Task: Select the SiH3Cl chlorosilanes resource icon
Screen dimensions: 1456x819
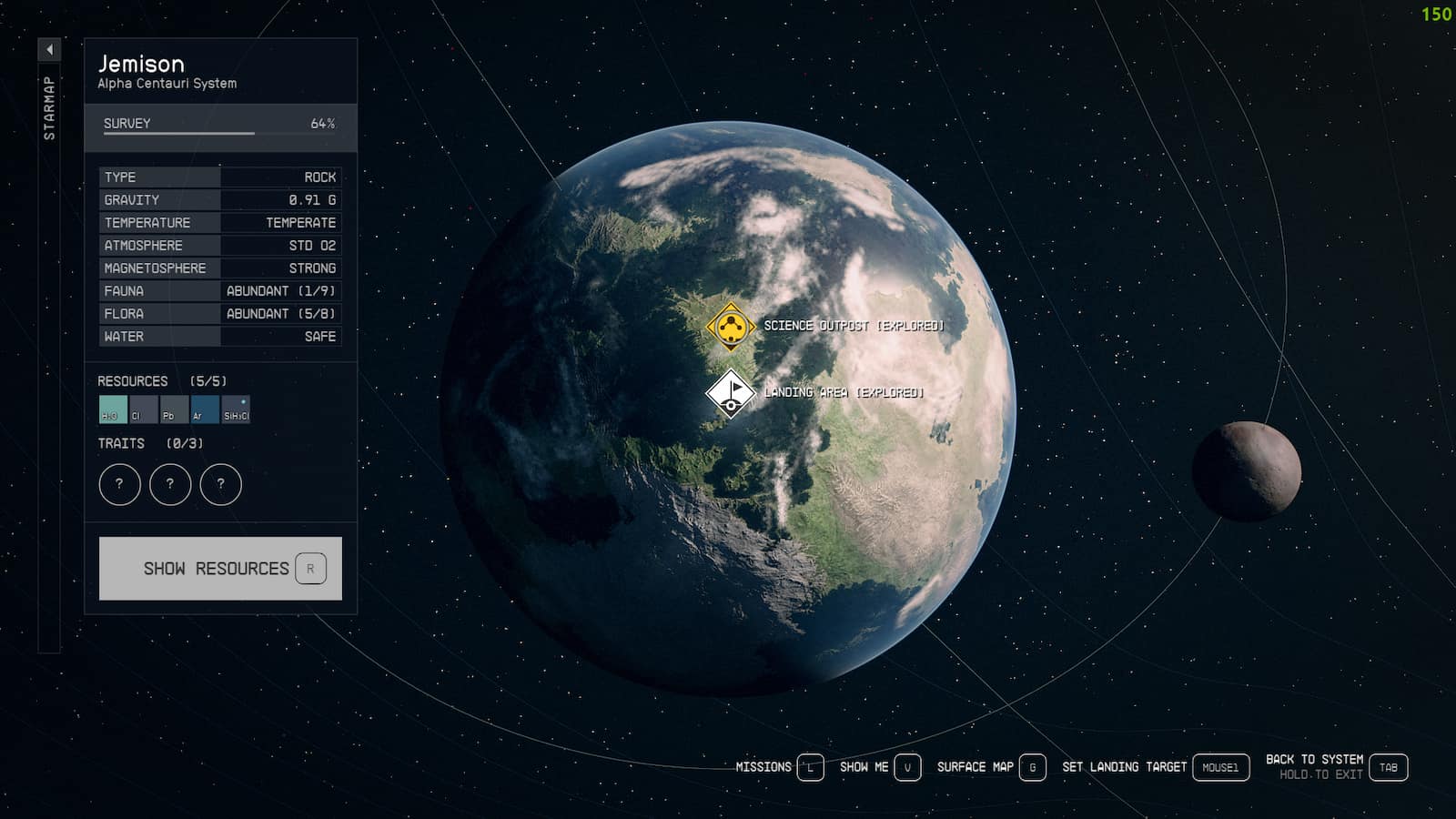Action: [233, 409]
